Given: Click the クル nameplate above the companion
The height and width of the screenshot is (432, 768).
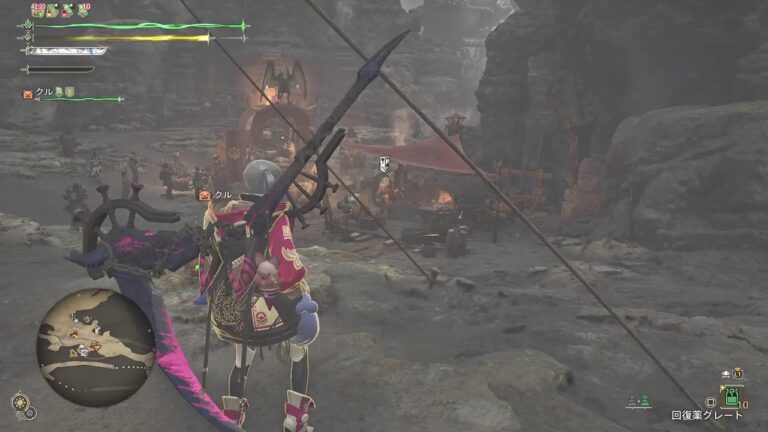Looking at the screenshot, I should (x=217, y=194).
